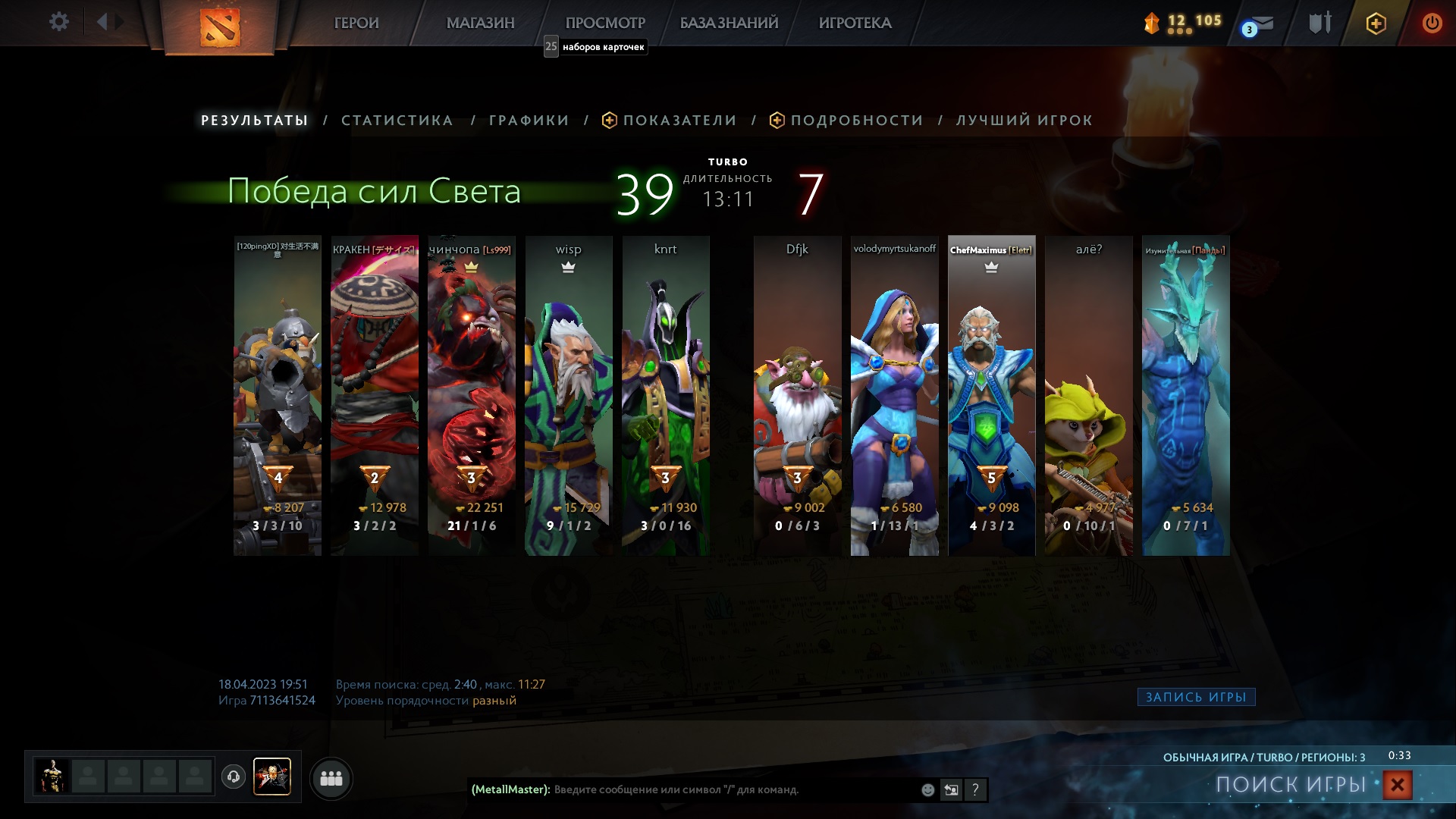
Task: Switch to the СТАТИСТИКА tab
Action: (x=397, y=120)
